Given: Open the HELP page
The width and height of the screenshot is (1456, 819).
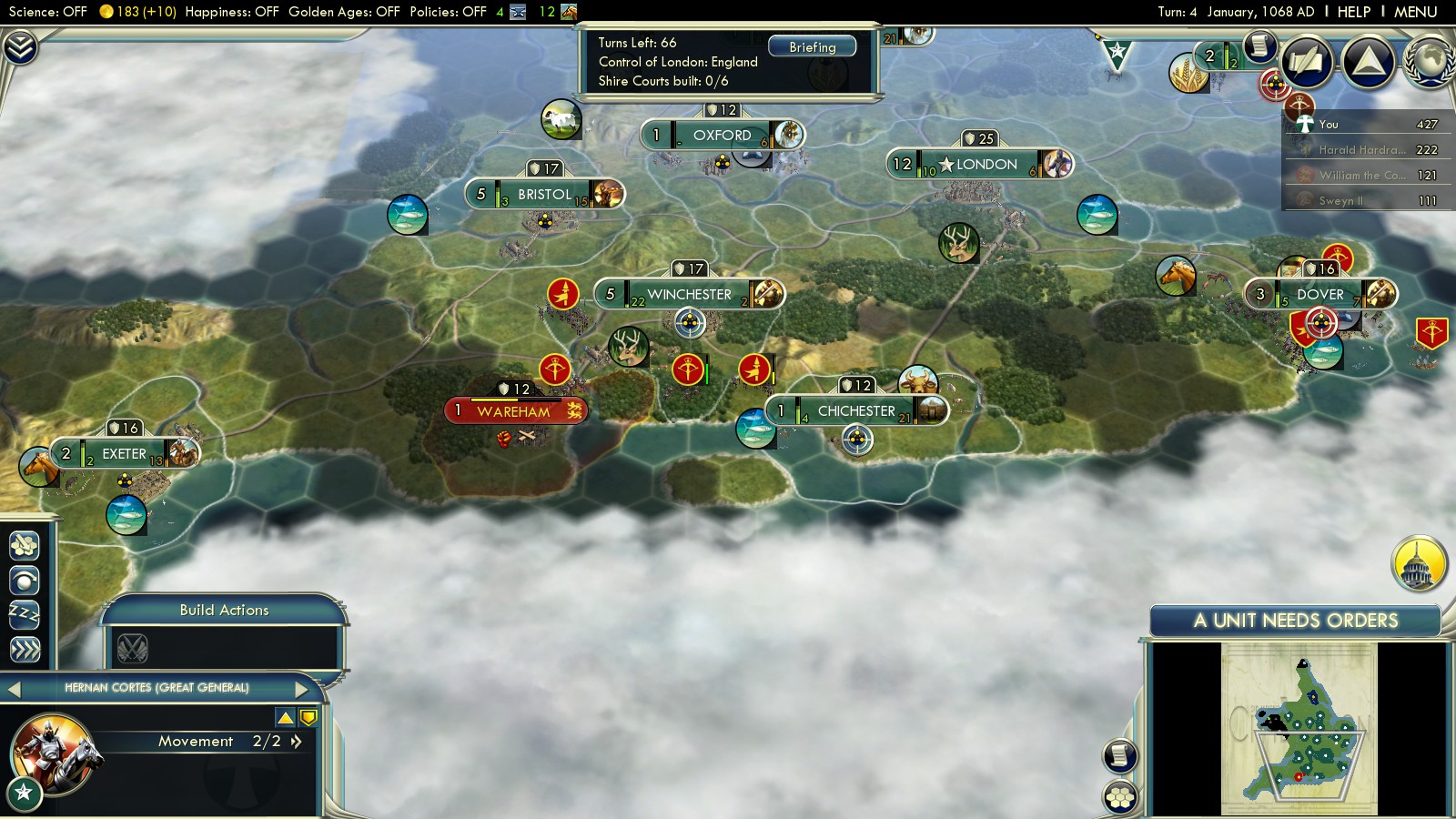Looking at the screenshot, I should pos(1353,12).
